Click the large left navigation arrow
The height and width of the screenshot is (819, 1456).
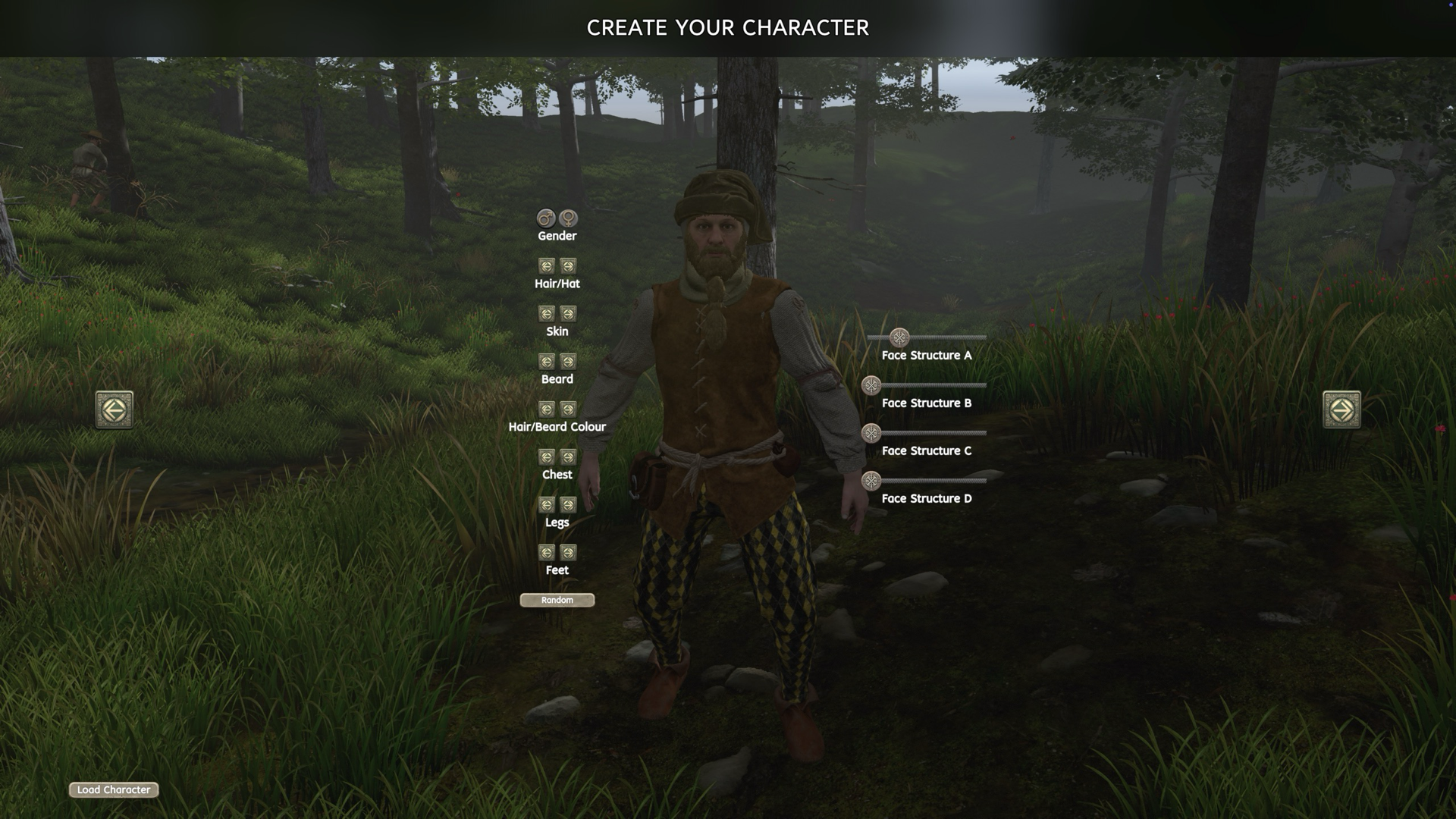(115, 409)
